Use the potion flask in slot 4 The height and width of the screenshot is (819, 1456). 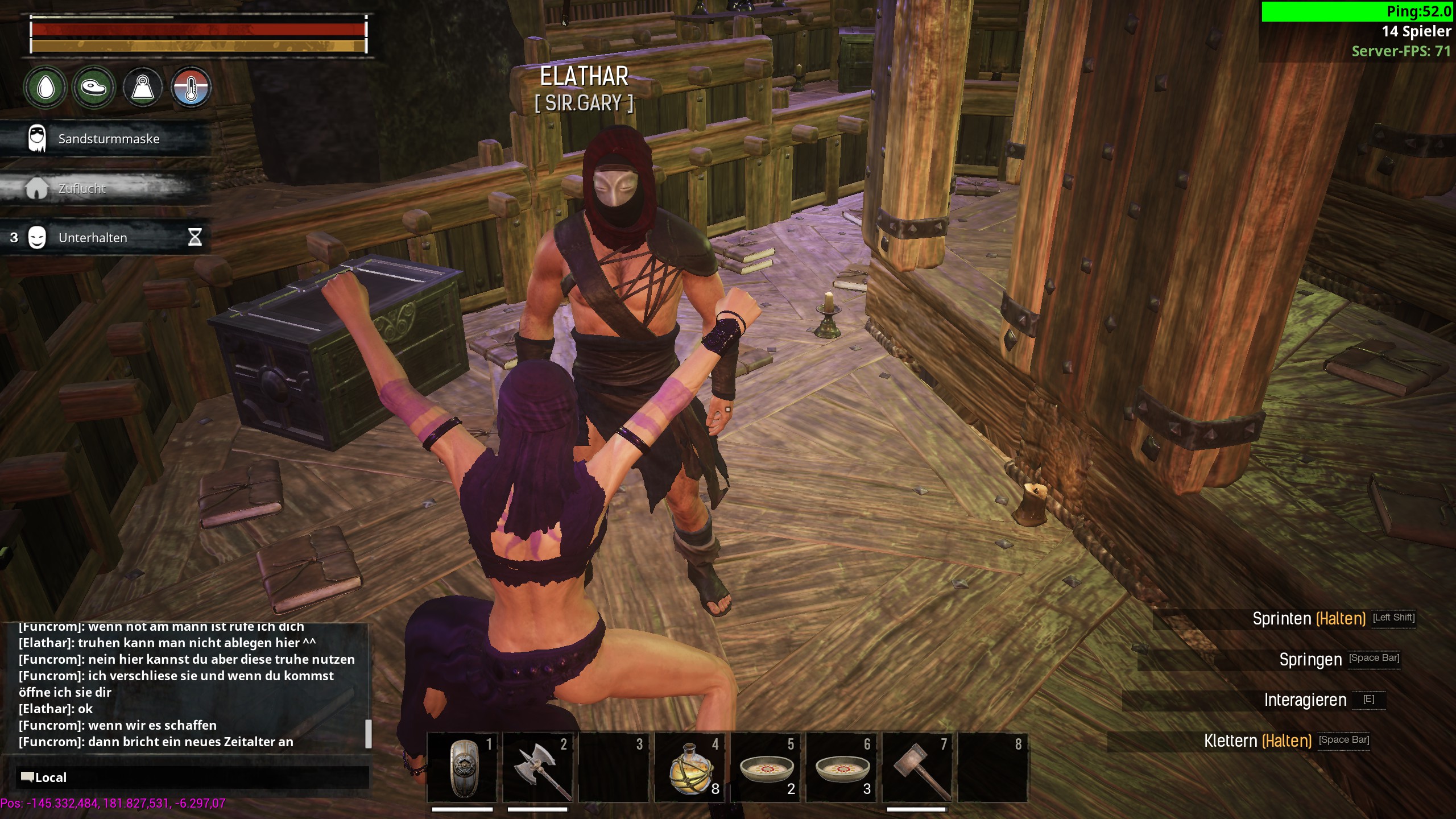click(689, 767)
